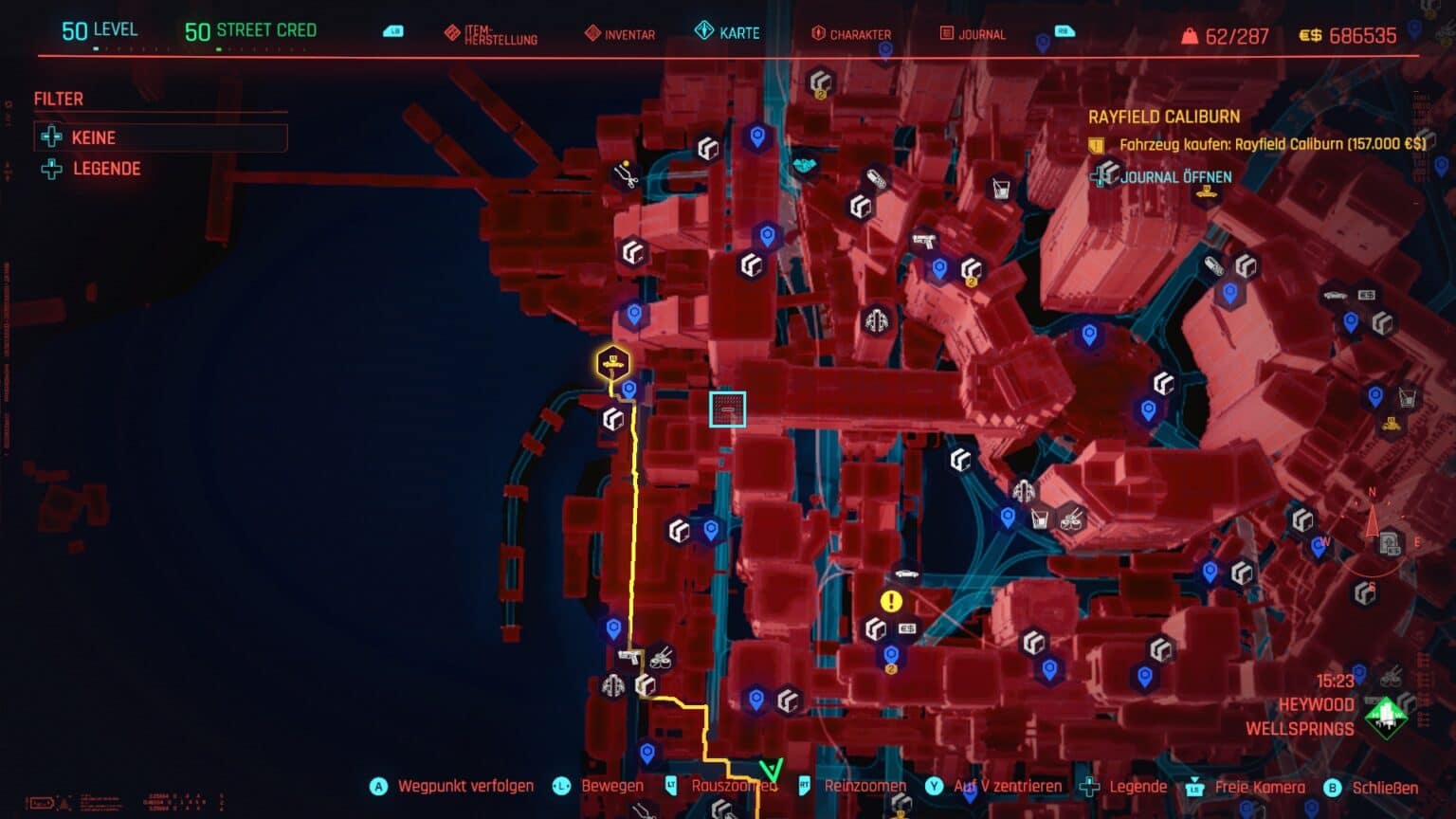The height and width of the screenshot is (819, 1456).
Task: Open the KEINE filter option
Action: [x=93, y=137]
